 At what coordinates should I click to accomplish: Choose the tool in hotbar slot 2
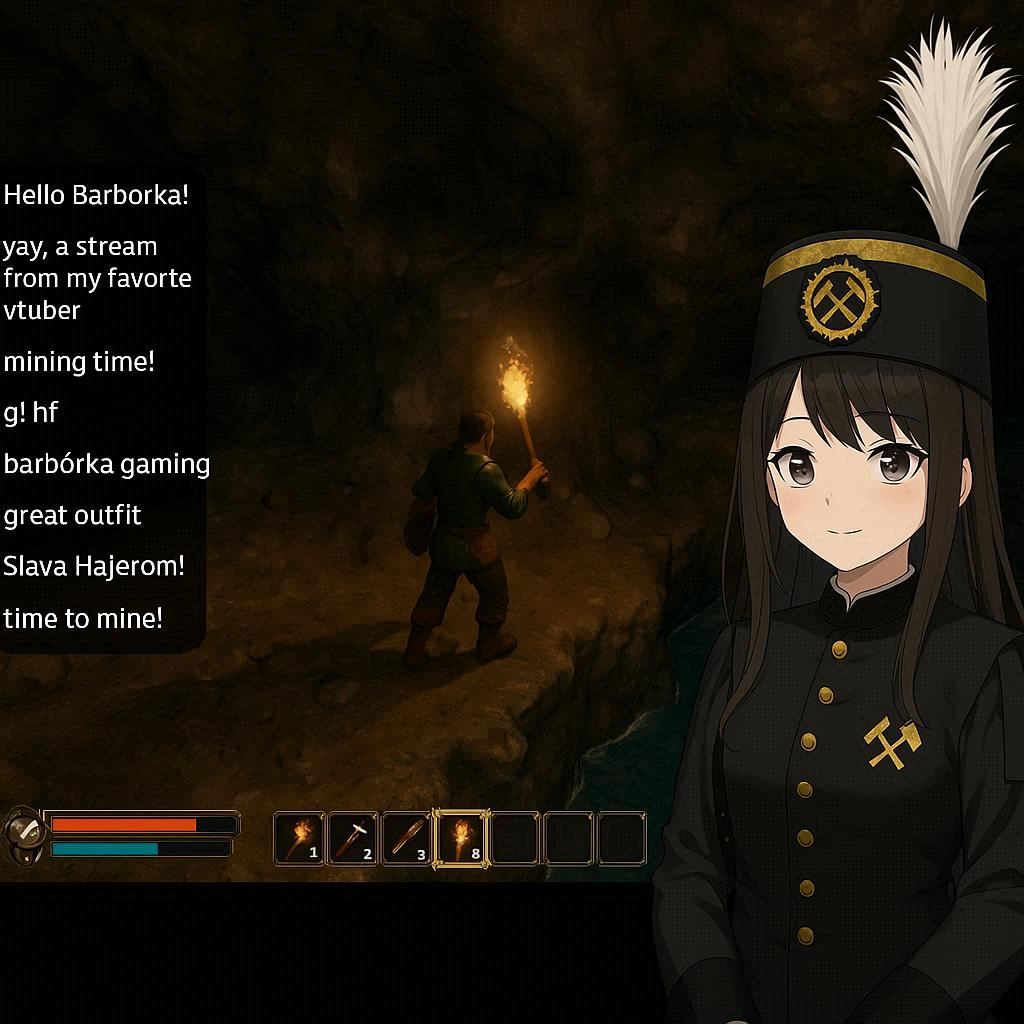point(353,838)
